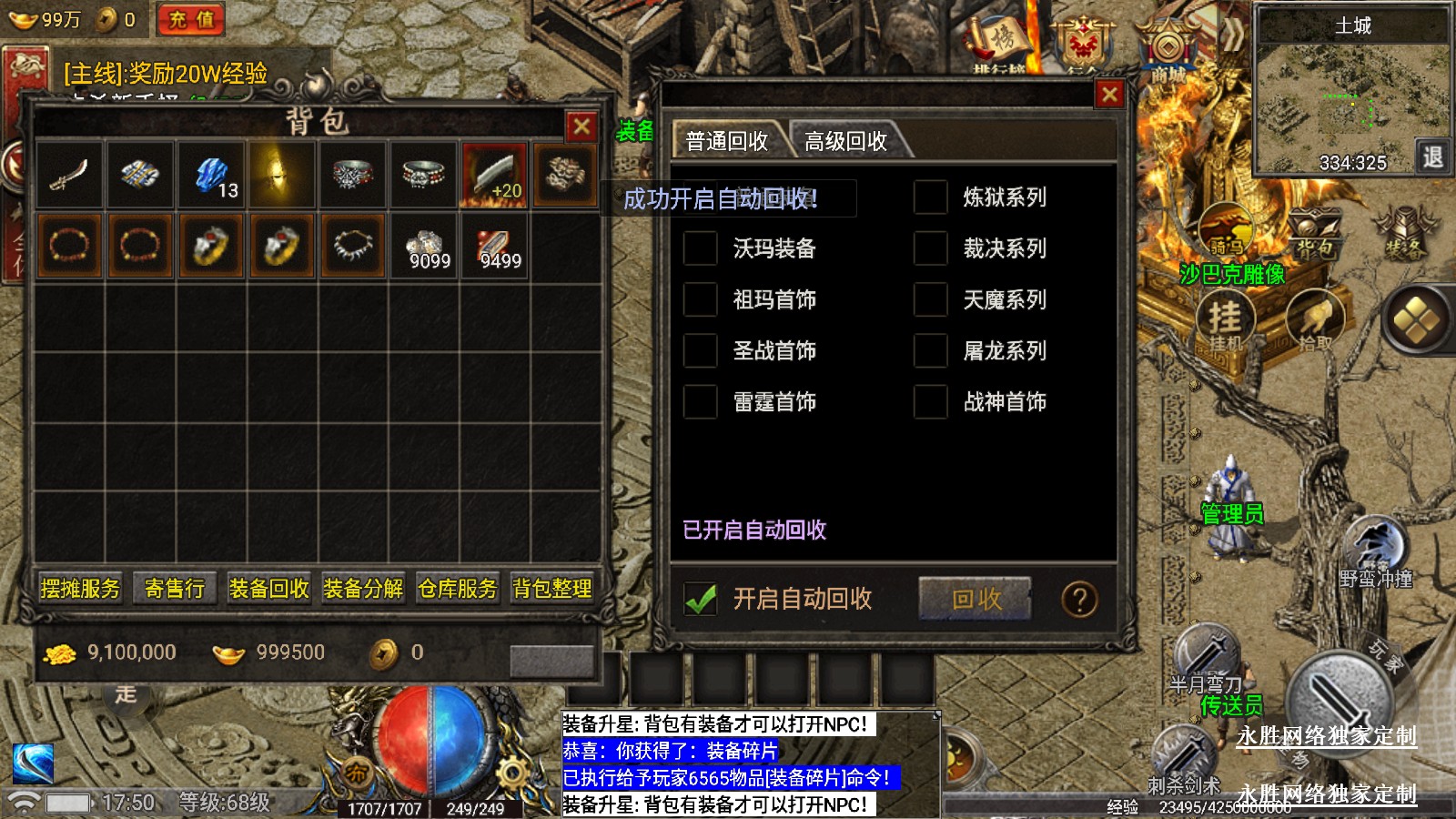Uncheck 开启自动回收 auto-recycle

pos(701,599)
